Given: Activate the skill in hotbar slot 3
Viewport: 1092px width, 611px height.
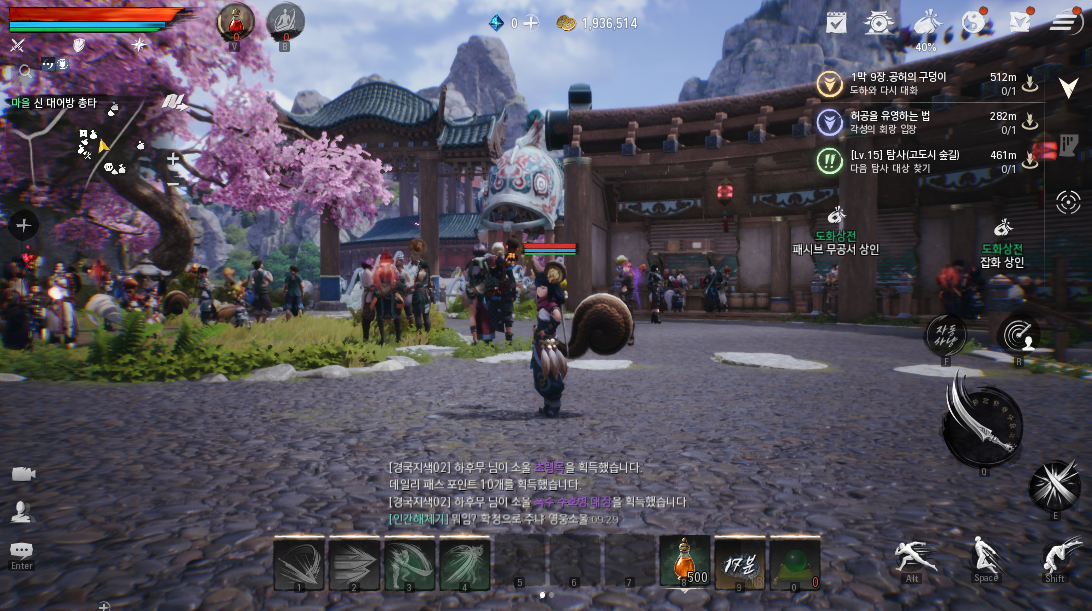Looking at the screenshot, I should point(410,563).
